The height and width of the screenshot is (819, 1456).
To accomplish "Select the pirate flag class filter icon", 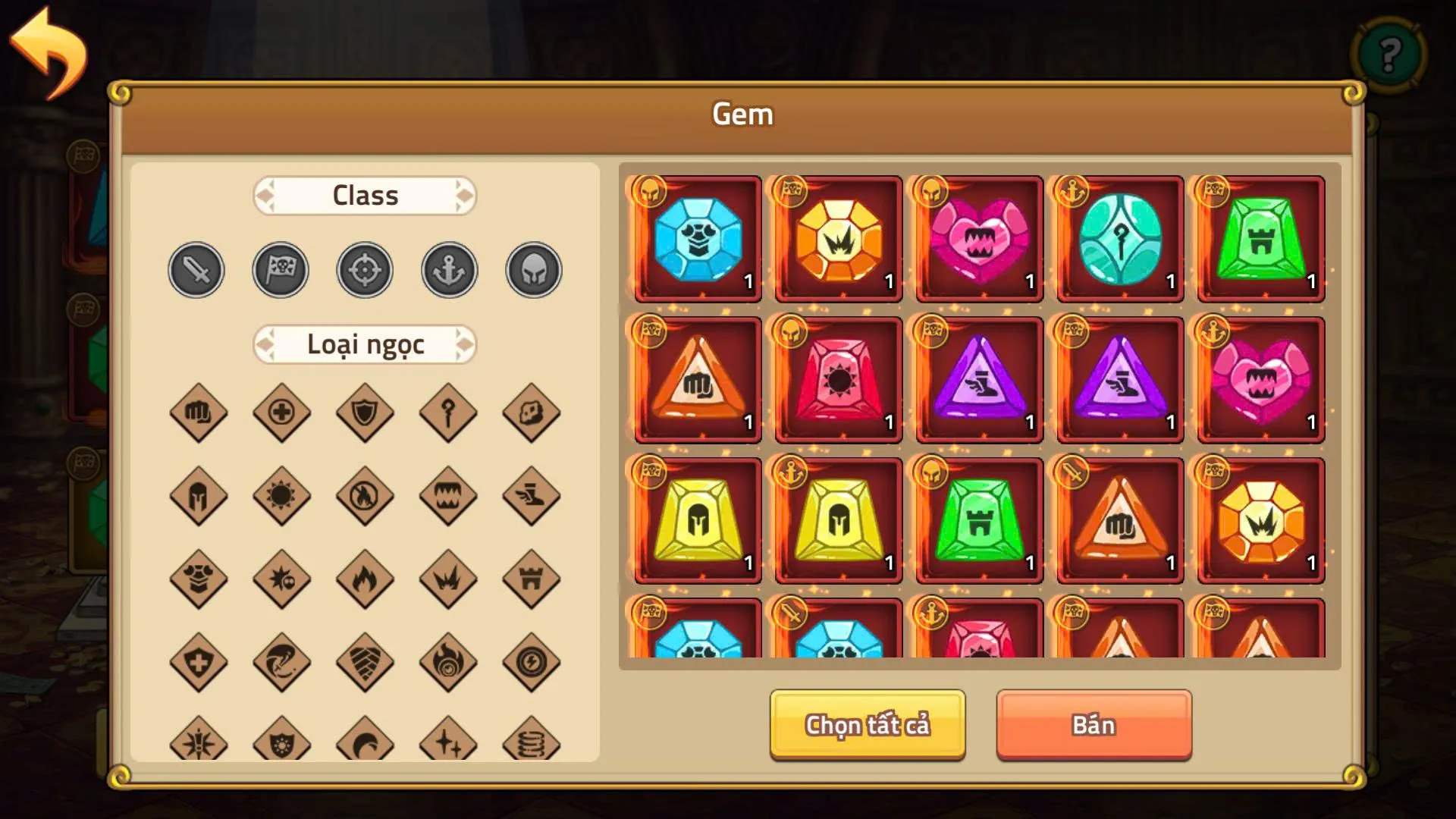I will tap(280, 269).
